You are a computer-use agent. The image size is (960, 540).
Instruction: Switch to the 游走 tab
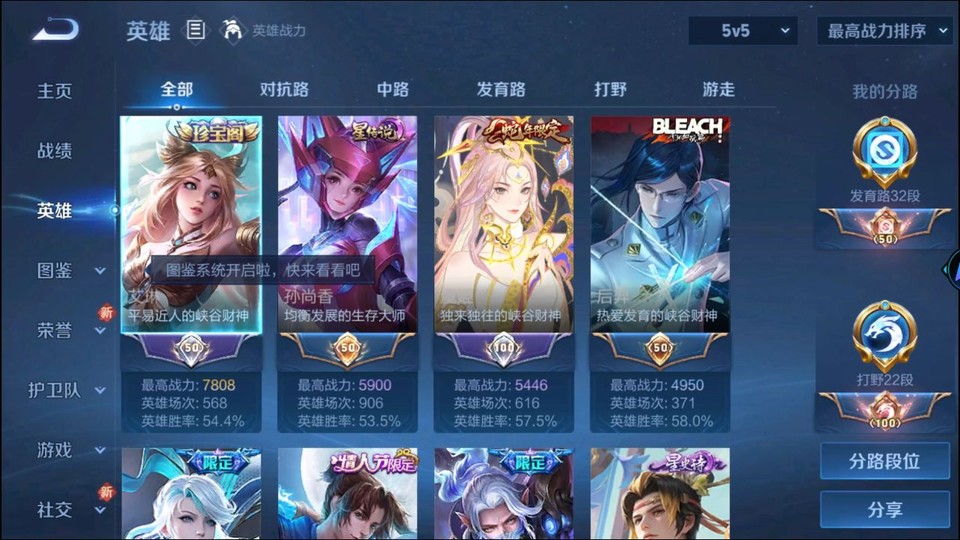click(x=718, y=89)
